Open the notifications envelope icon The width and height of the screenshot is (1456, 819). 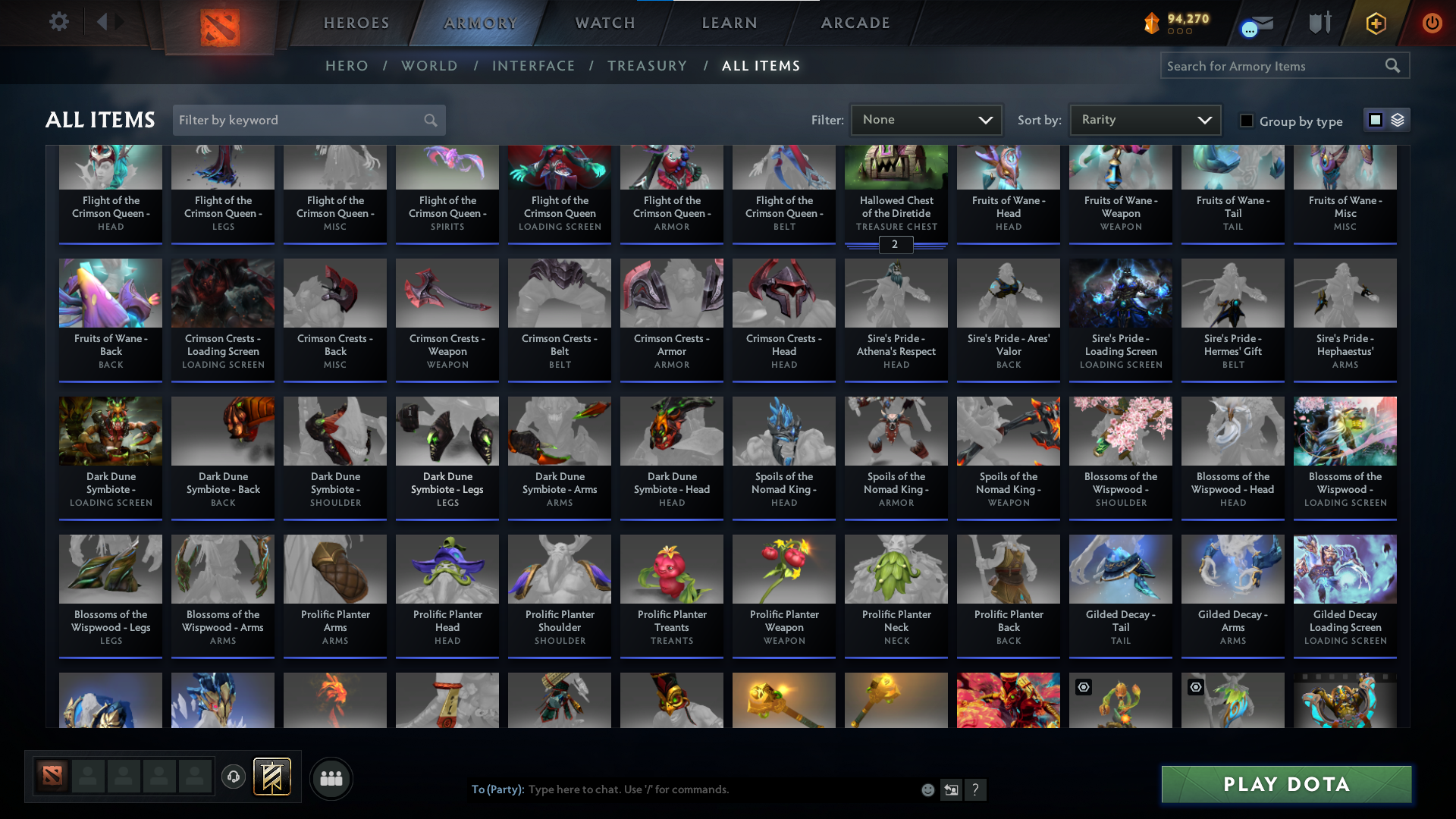coord(1259,23)
